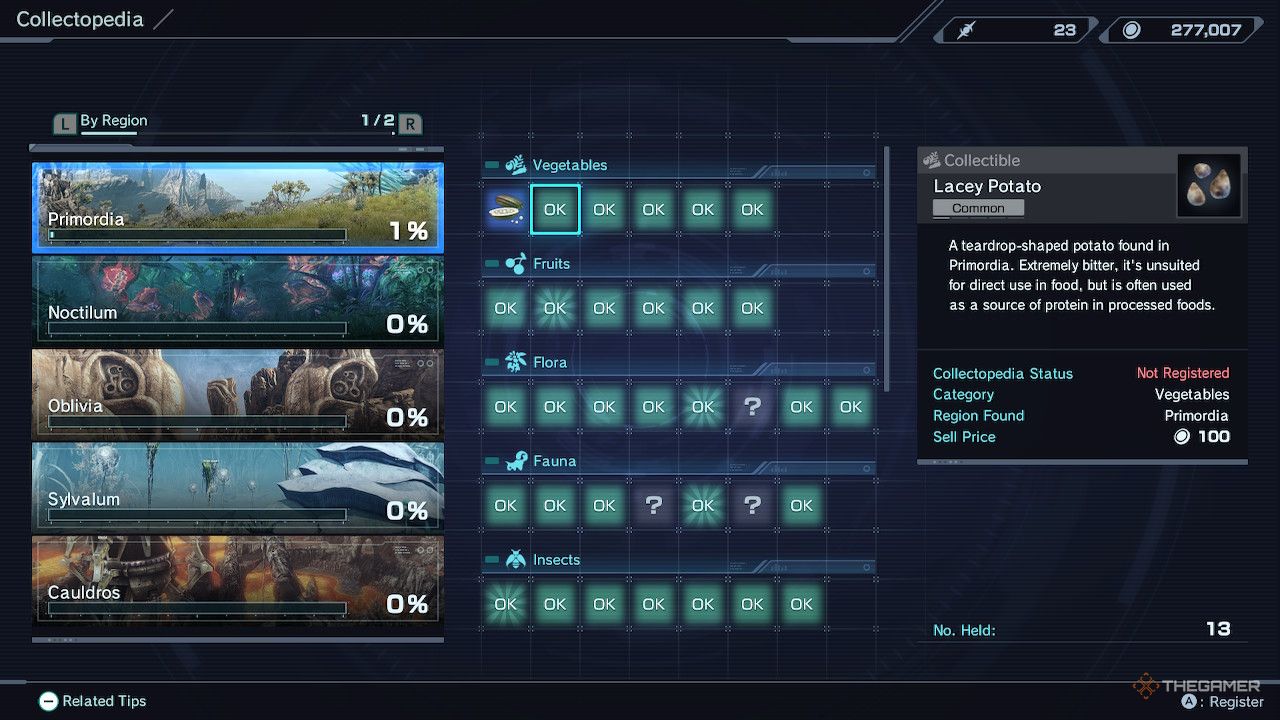The image size is (1280, 720).
Task: Select the Sylvalum region entry
Action: point(238,486)
